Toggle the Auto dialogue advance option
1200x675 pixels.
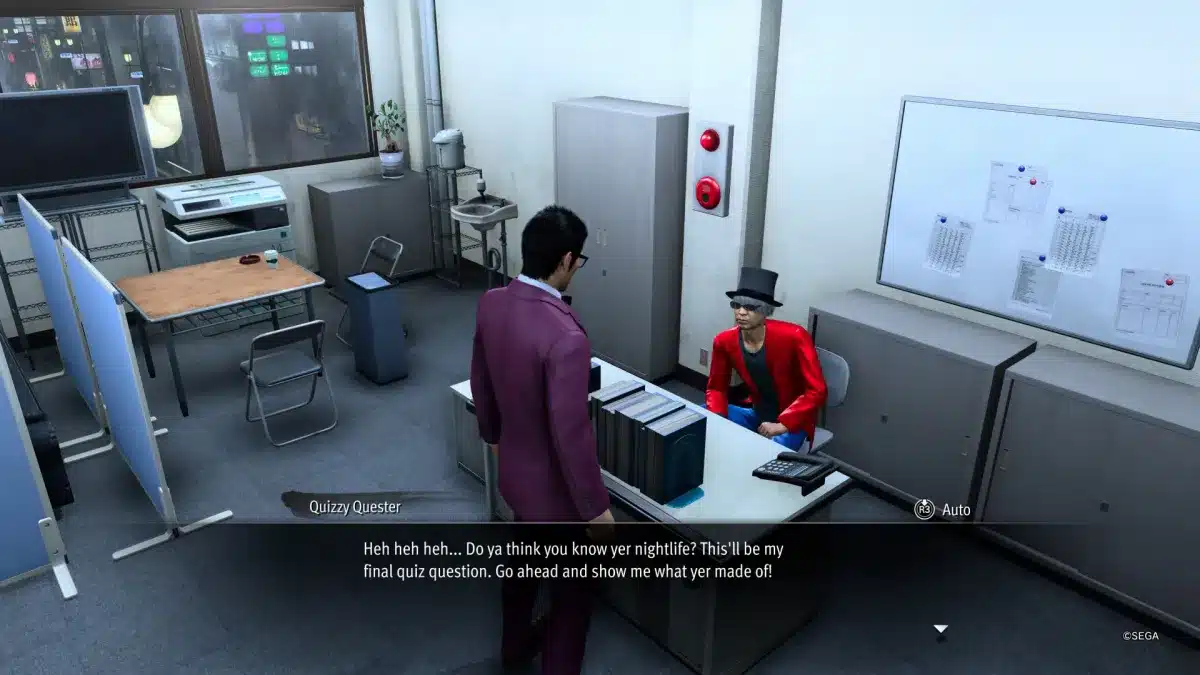(x=942, y=509)
